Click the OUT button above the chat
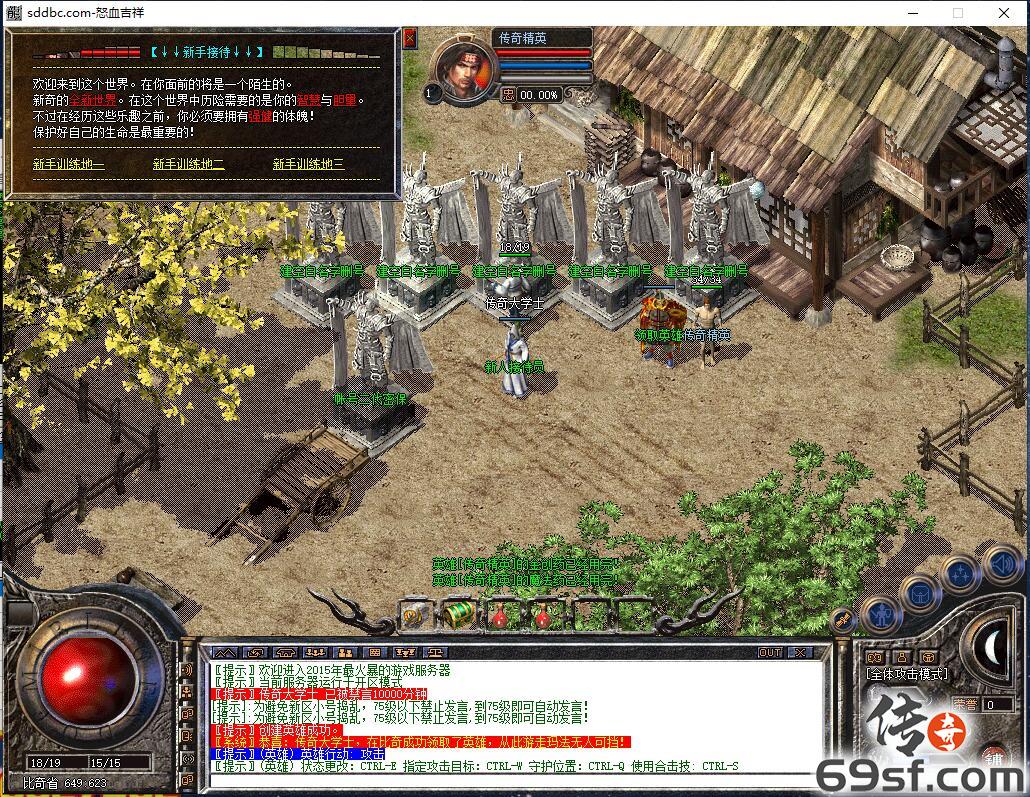 769,652
